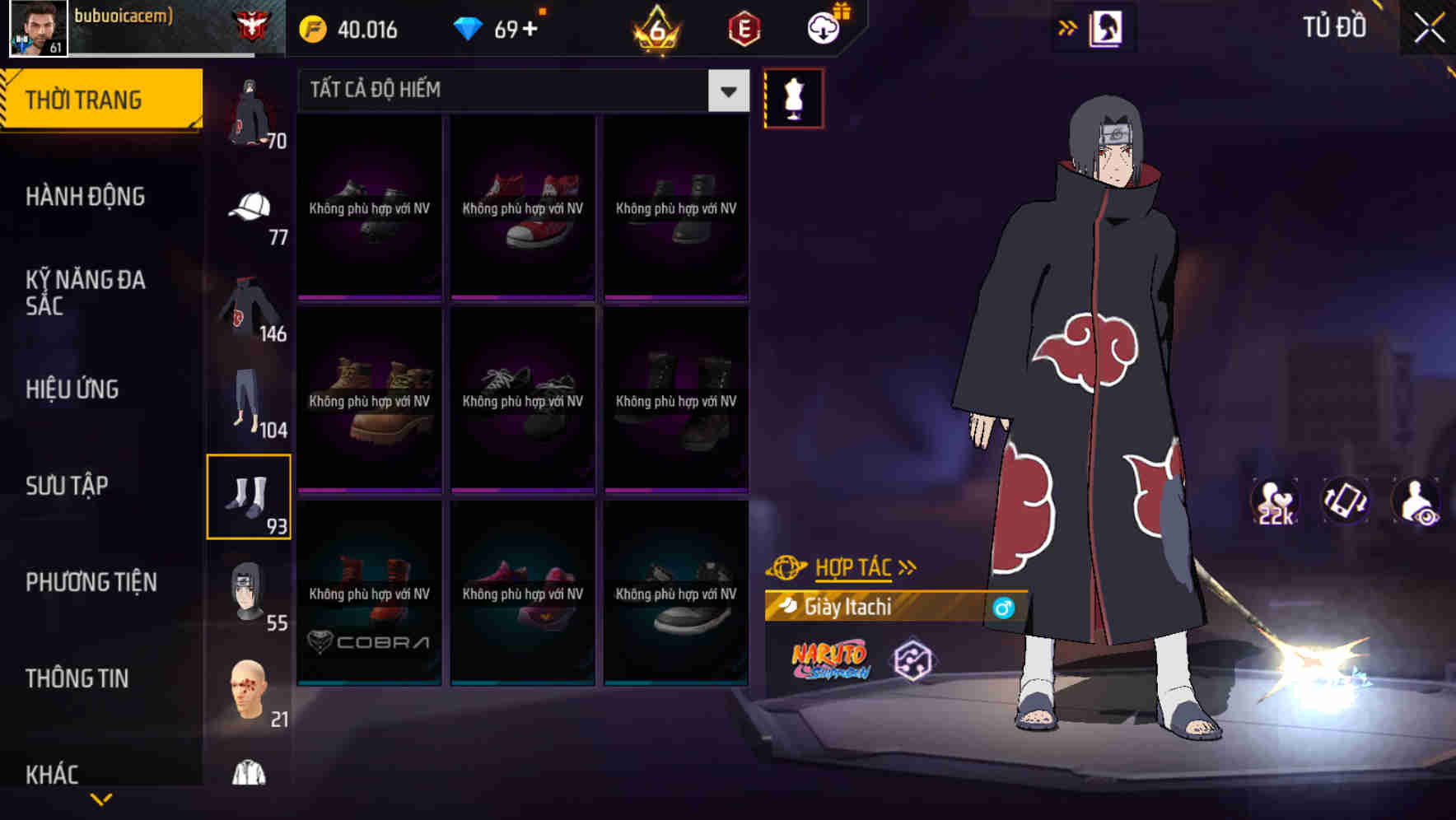
Task: Toggle the male gender icon beside Giày Itachi
Action: pyautogui.click(x=1003, y=608)
